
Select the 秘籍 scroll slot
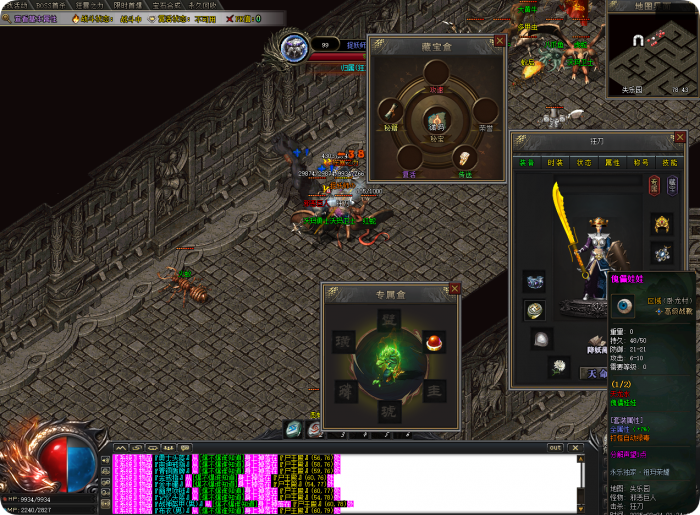(390, 111)
